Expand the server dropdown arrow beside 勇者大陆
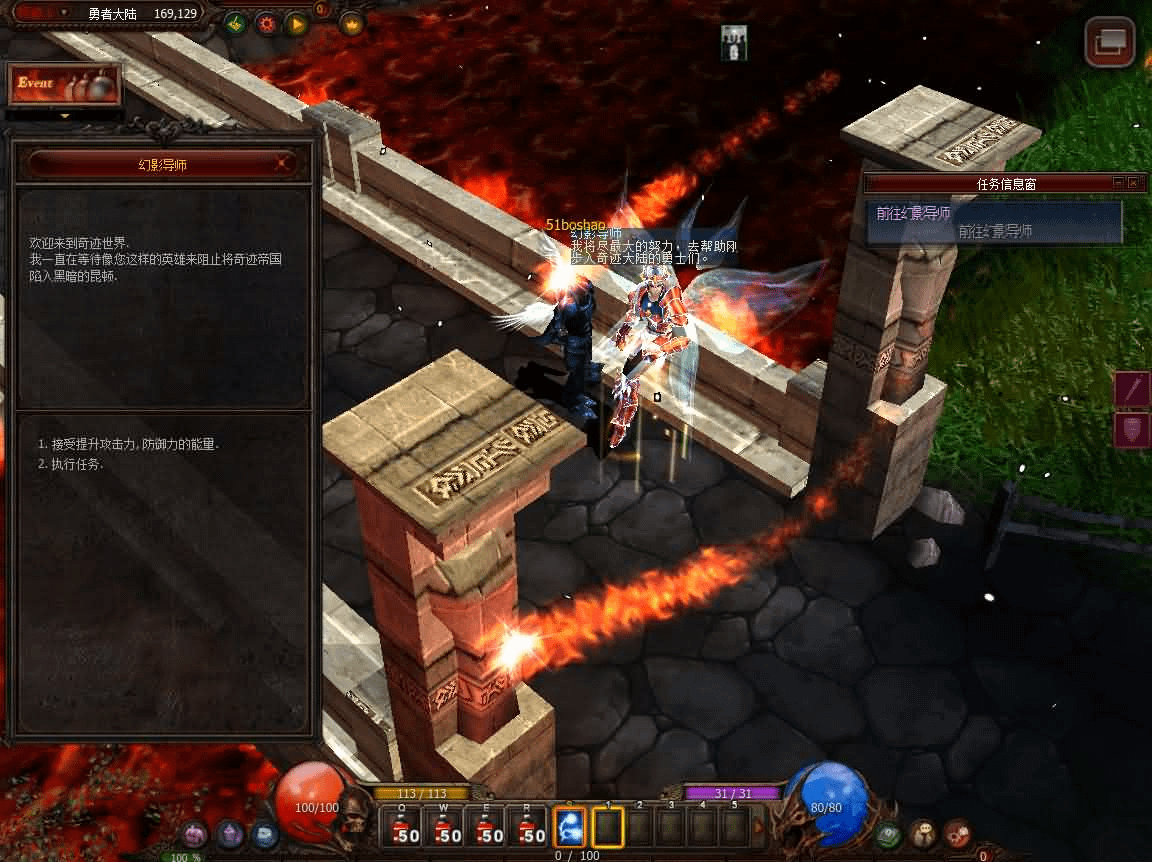Screen dimensions: 1152x862 [x=65, y=13]
